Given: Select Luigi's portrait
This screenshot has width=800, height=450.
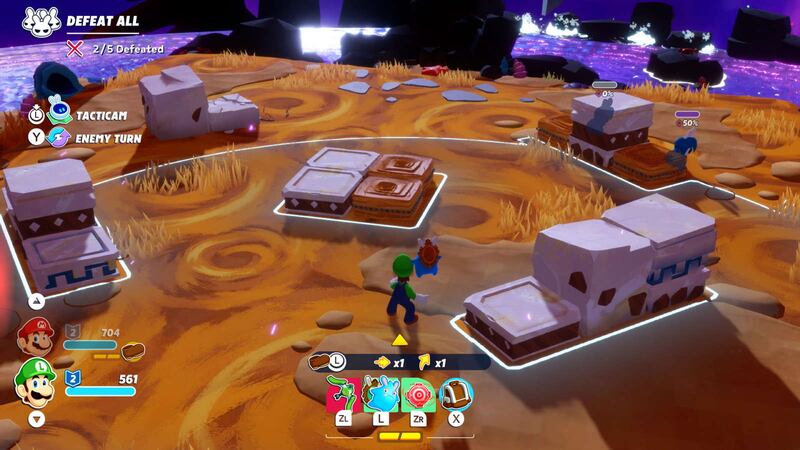Looking at the screenshot, I should pos(35,381).
